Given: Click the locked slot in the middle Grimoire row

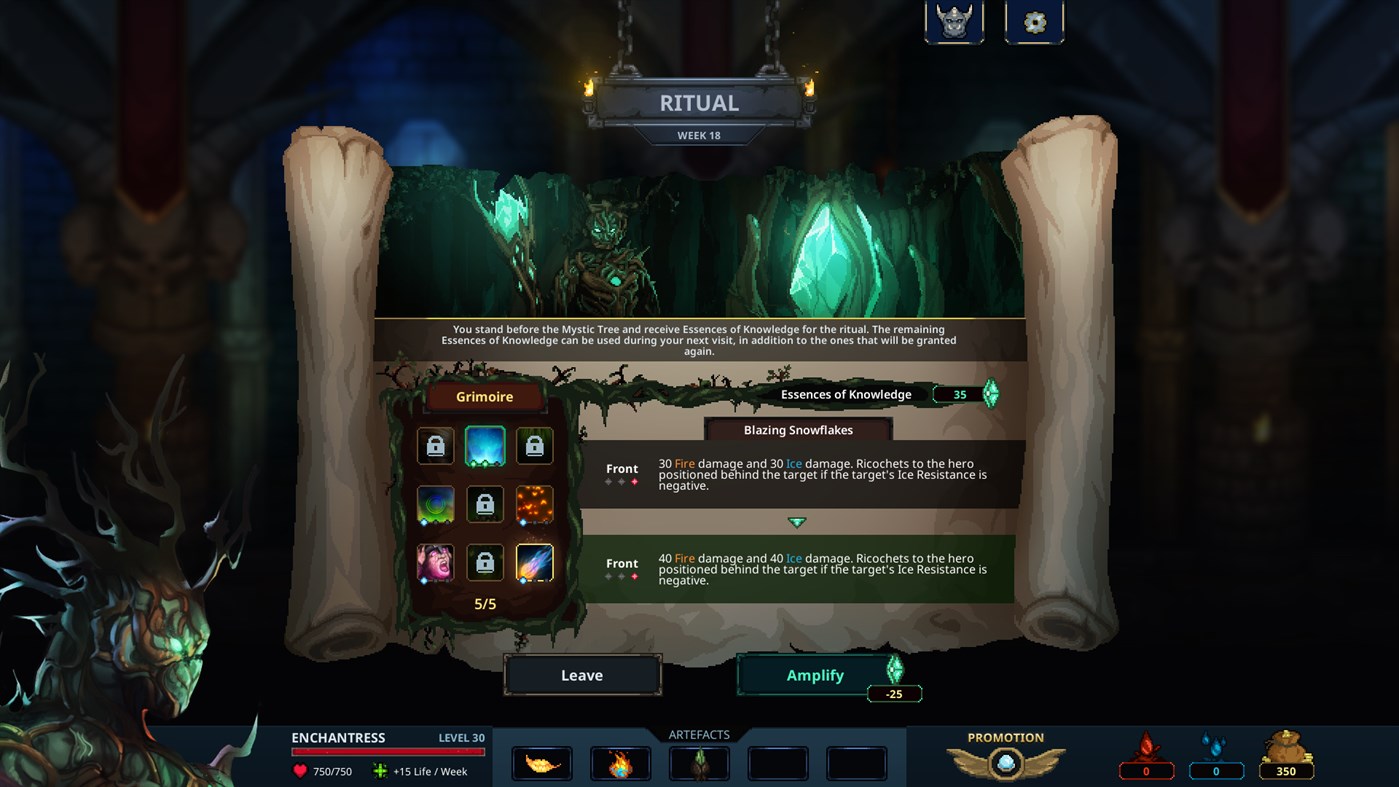Looking at the screenshot, I should click(485, 504).
